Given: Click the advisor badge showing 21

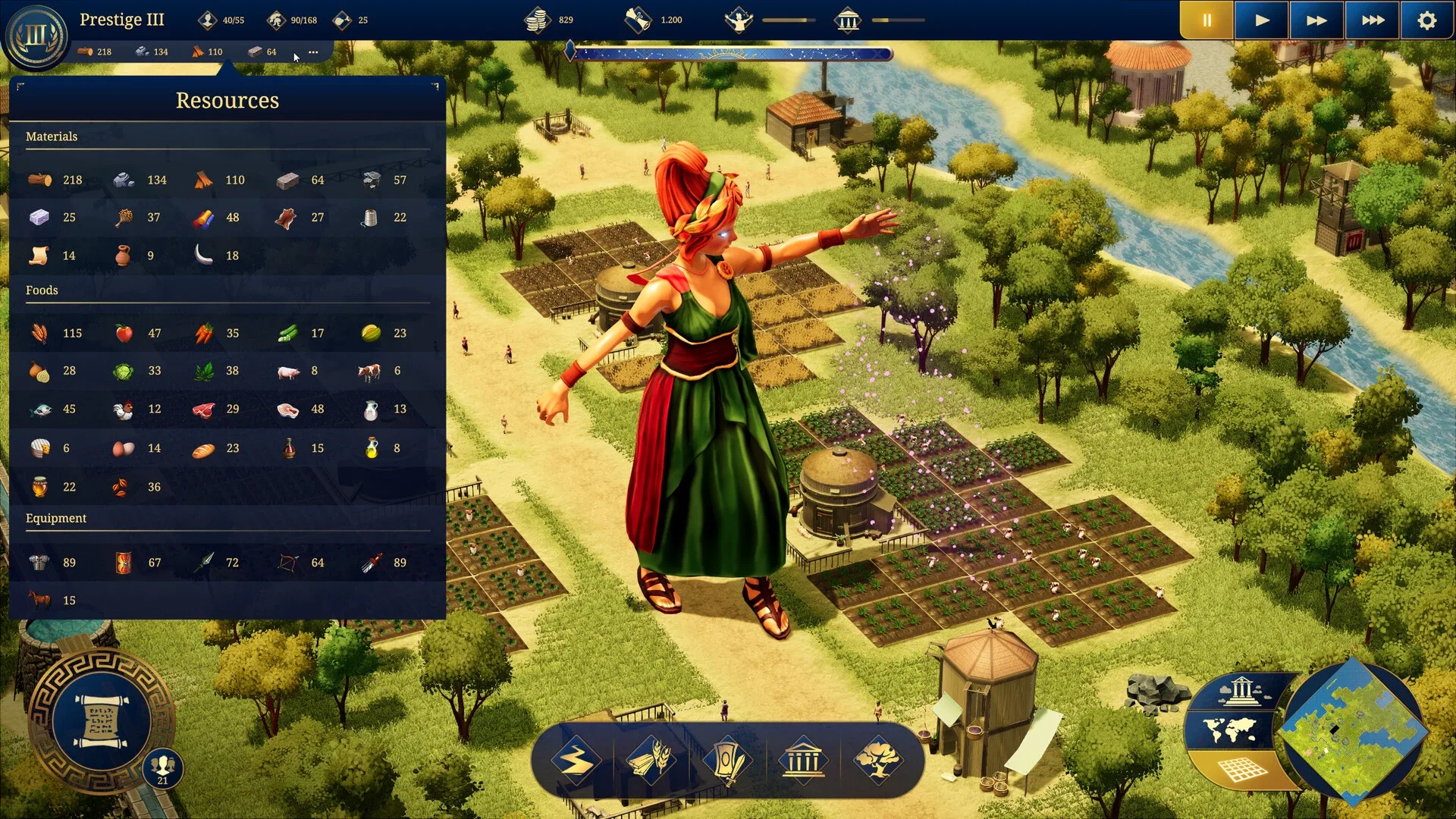Looking at the screenshot, I should (162, 767).
